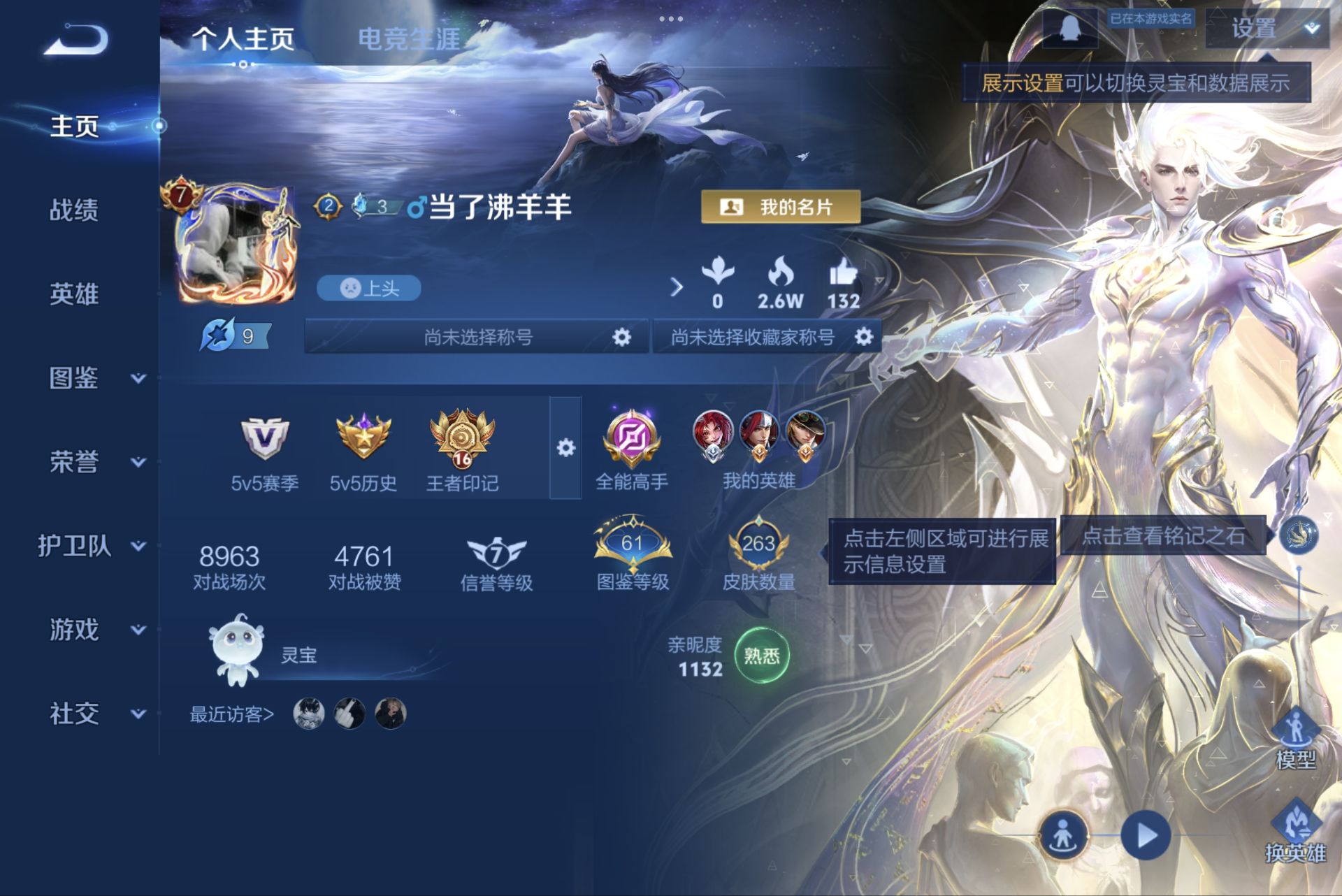Viewport: 1342px width, 896px height.
Task: Click the 我的名片 button
Action: [x=781, y=205]
